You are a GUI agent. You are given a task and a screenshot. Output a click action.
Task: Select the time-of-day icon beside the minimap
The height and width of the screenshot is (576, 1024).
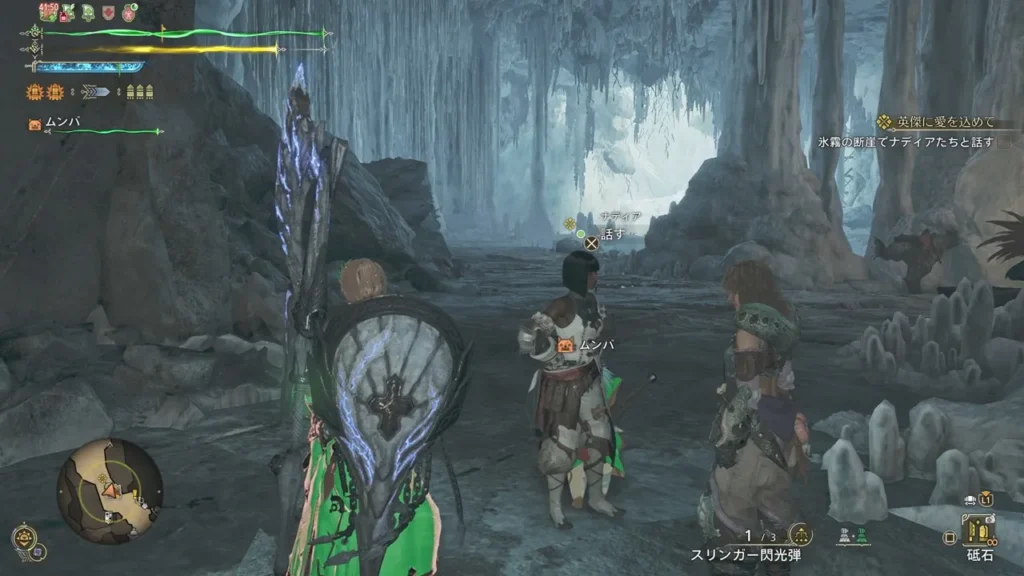tap(23, 537)
